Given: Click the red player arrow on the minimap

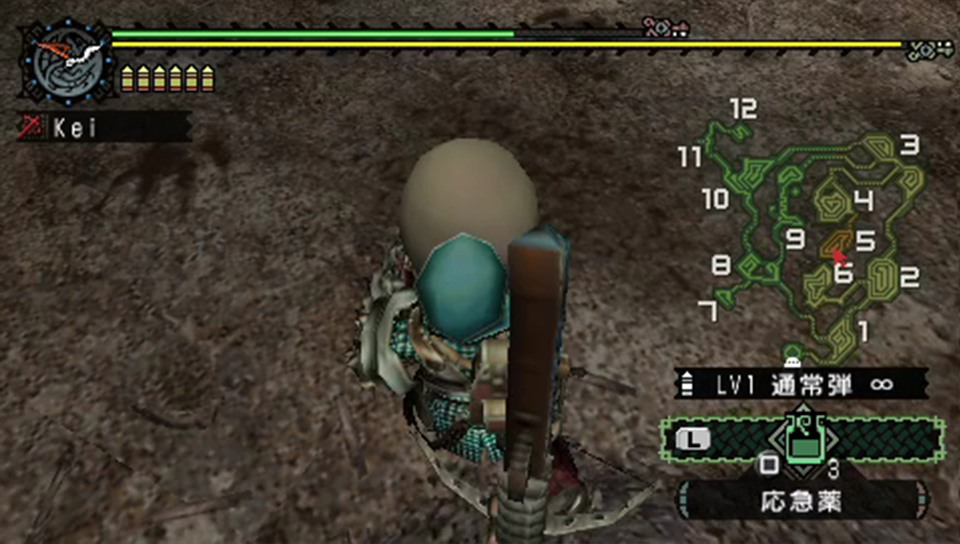Looking at the screenshot, I should pyautogui.click(x=839, y=256).
